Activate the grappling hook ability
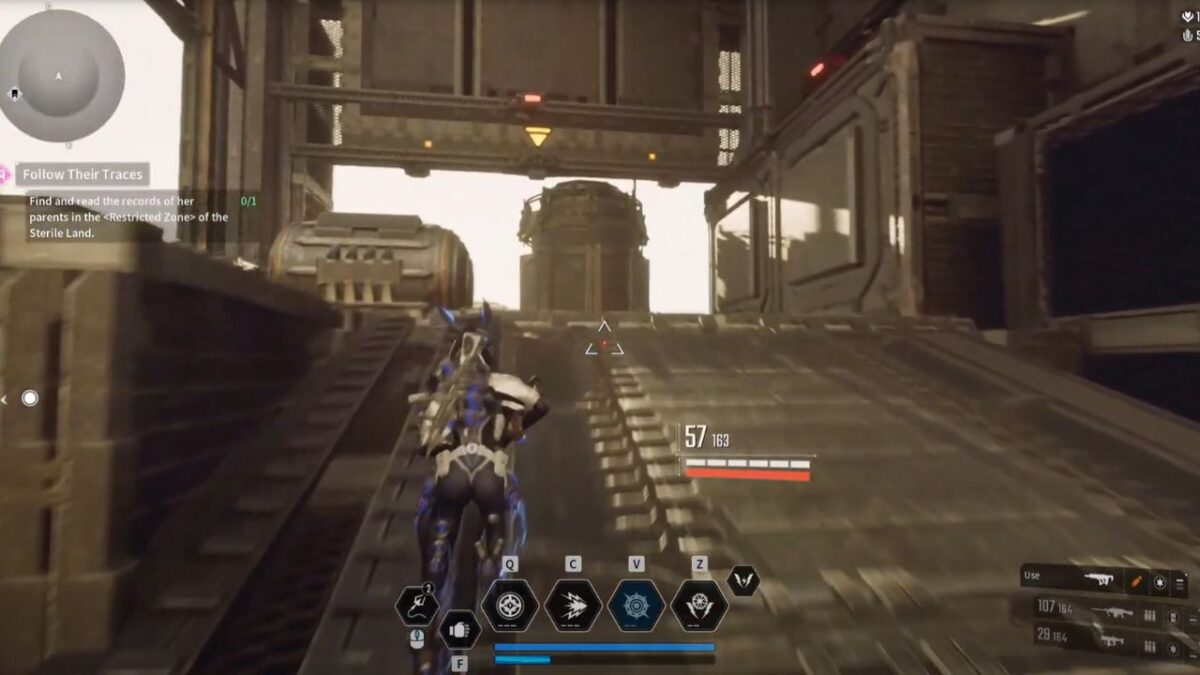 tap(416, 605)
